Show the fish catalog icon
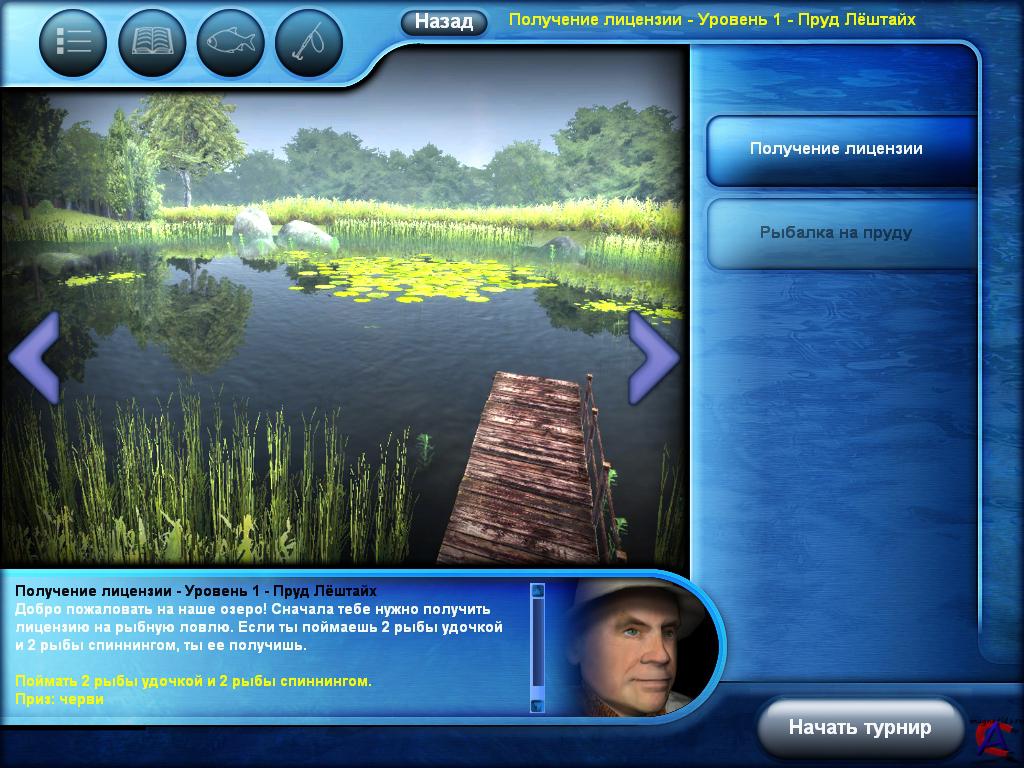Screen dimensions: 1024x768 230,43
